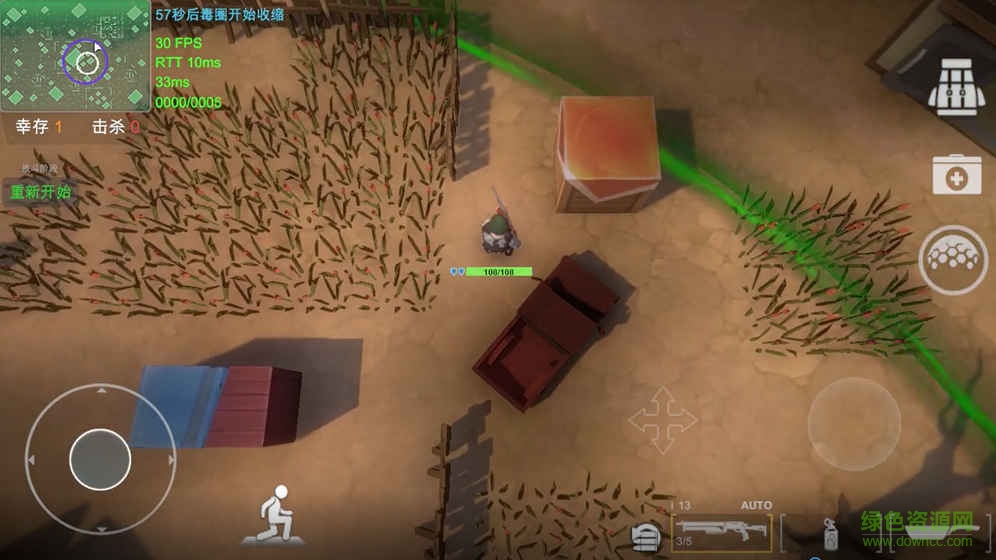This screenshot has width=996, height=560.
Task: Use the first-aid medkit button
Action: pyautogui.click(x=956, y=175)
